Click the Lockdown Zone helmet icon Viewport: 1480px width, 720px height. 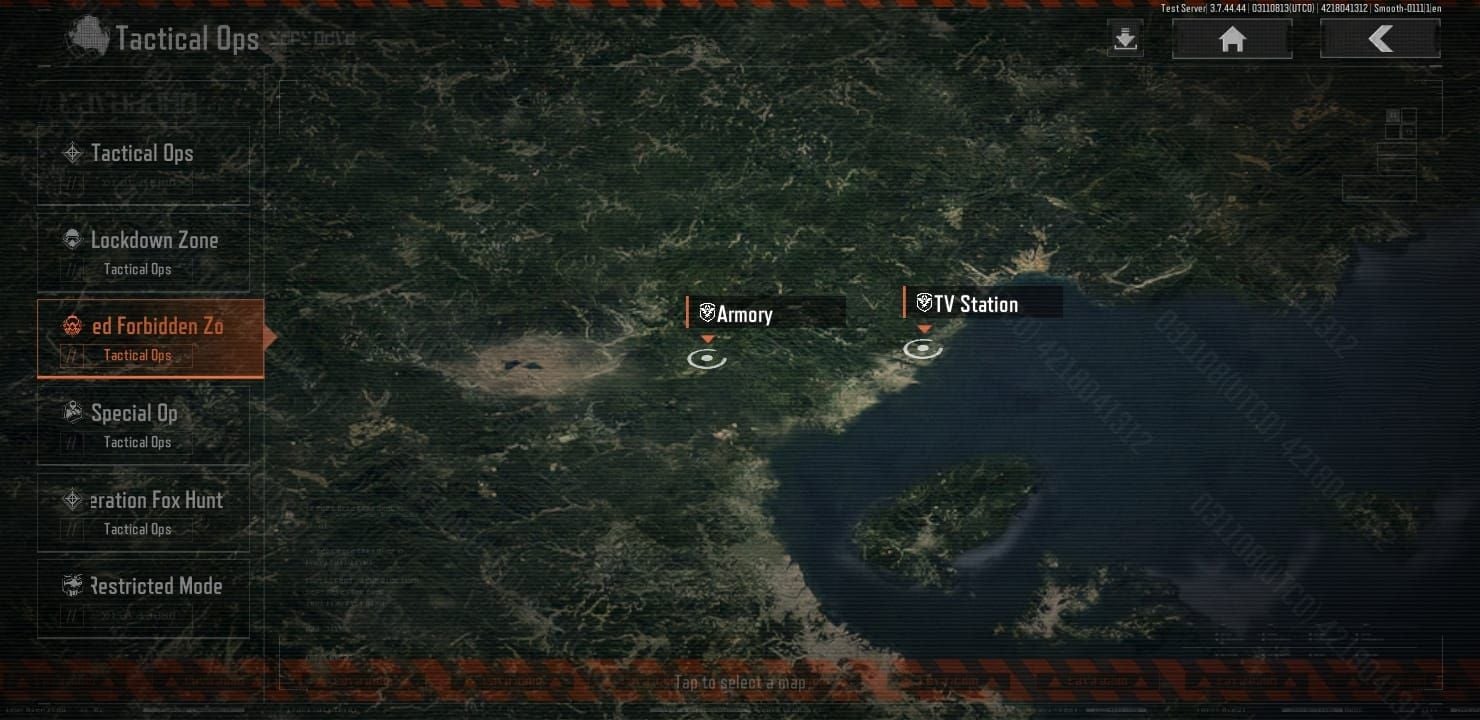coord(71,239)
